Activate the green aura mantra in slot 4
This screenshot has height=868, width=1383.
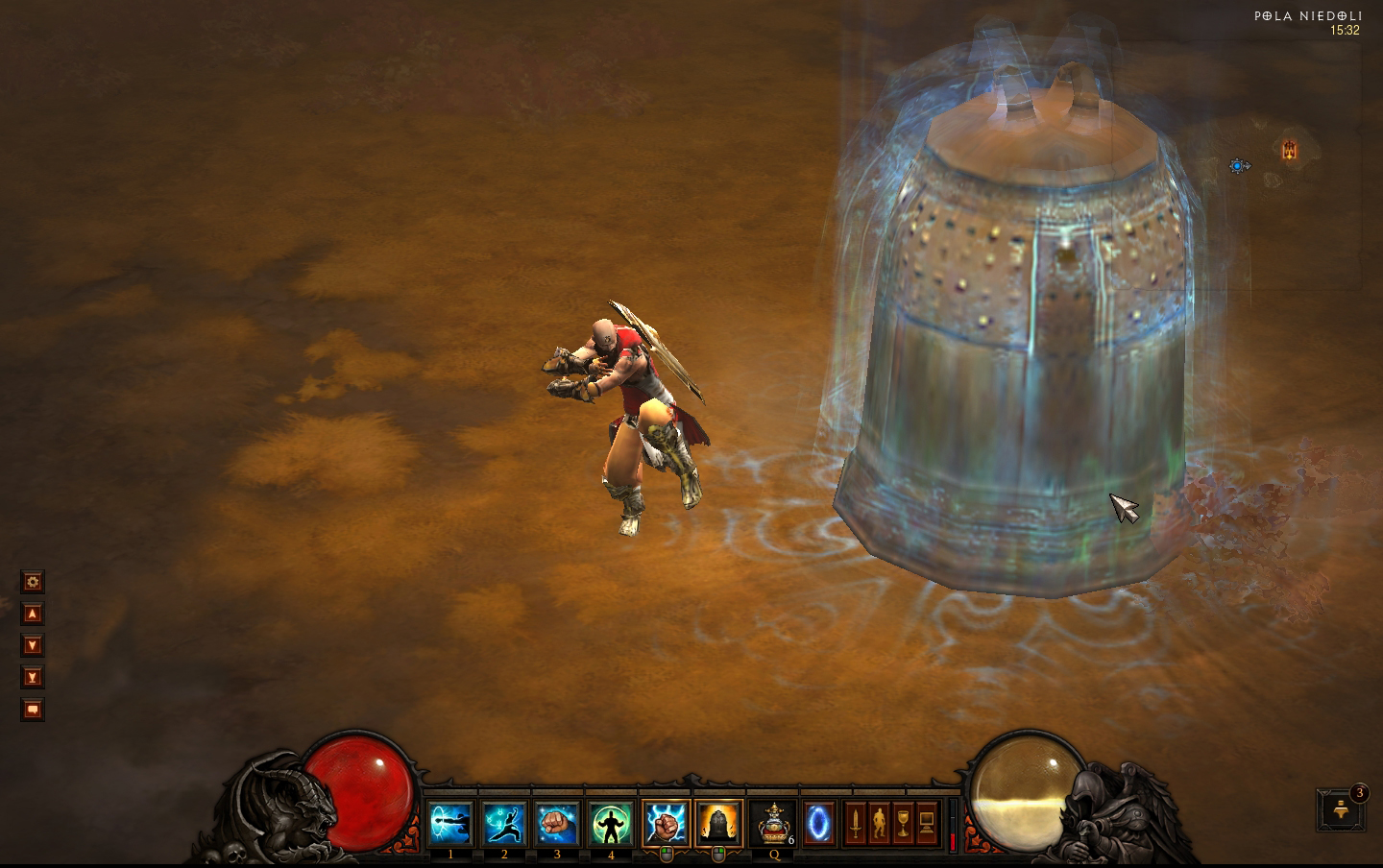(x=611, y=824)
